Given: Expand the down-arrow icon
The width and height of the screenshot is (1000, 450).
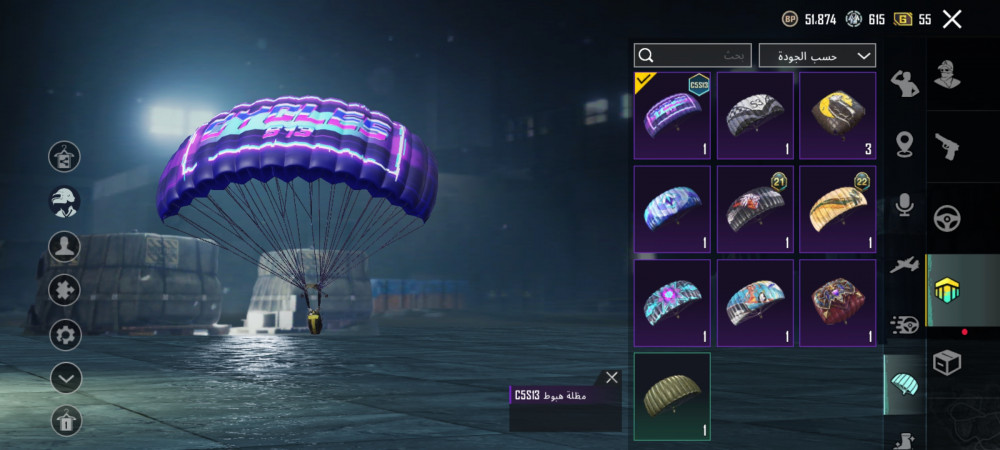Looking at the screenshot, I should (65, 378).
